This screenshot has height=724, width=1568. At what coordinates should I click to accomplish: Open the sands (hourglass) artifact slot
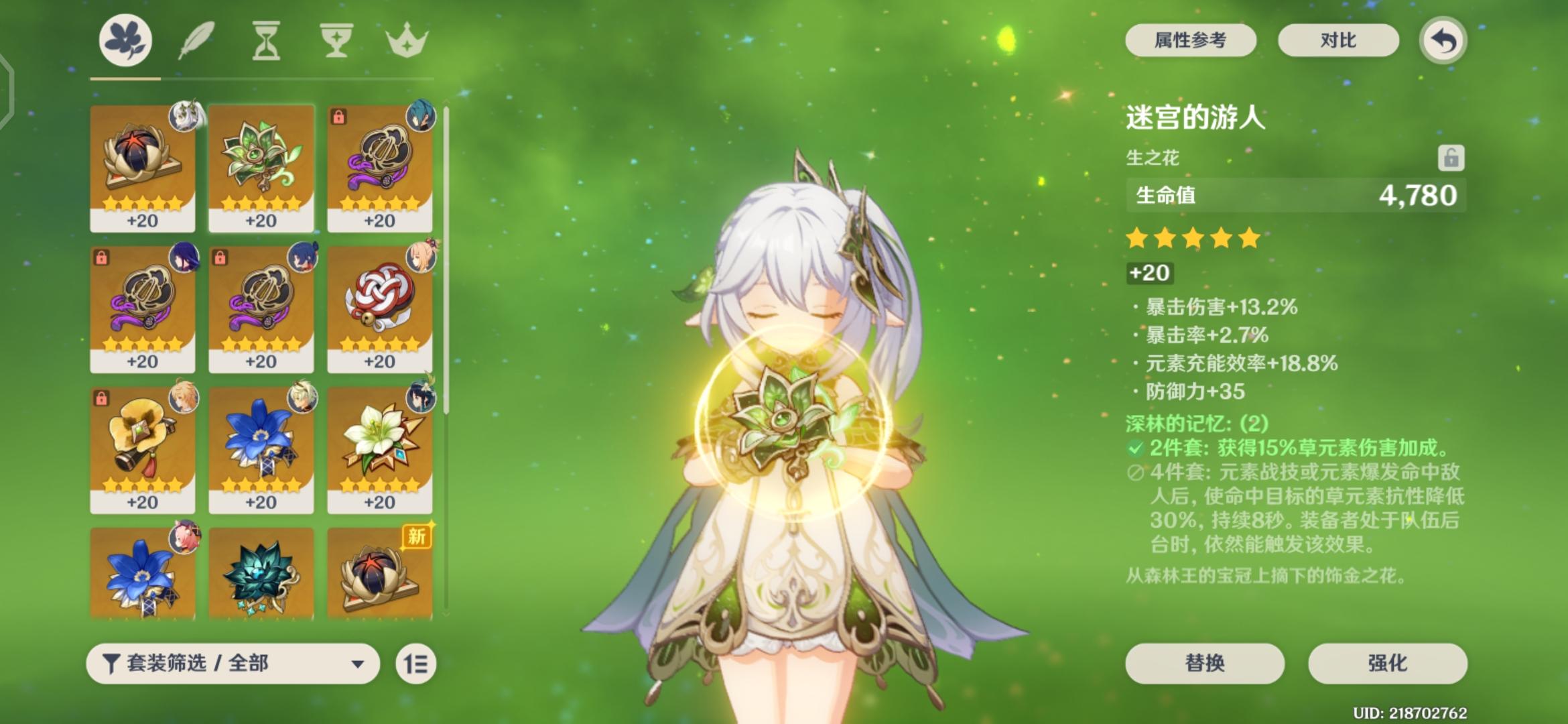pos(265,40)
